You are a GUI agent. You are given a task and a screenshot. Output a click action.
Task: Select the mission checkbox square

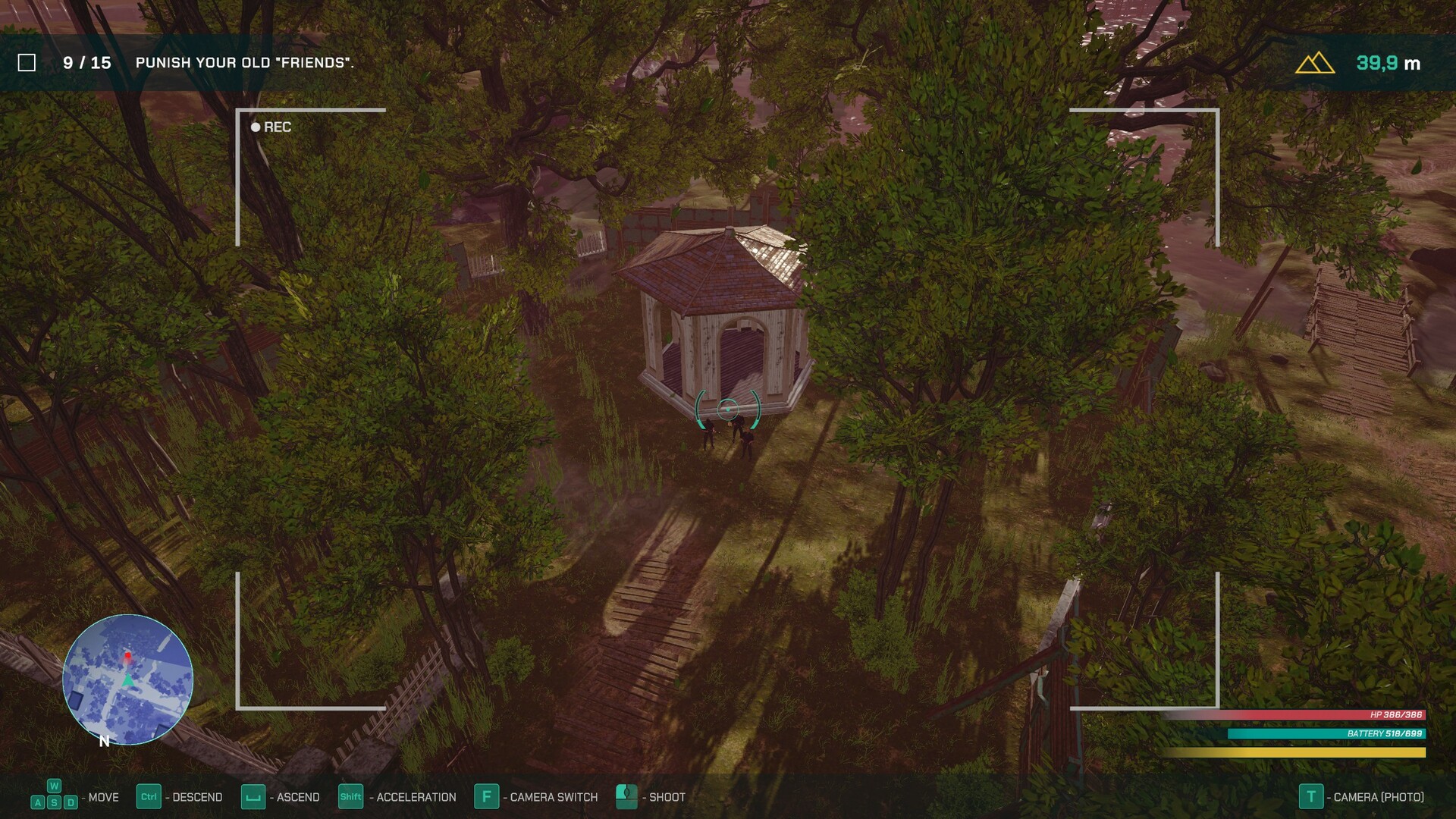tap(27, 64)
